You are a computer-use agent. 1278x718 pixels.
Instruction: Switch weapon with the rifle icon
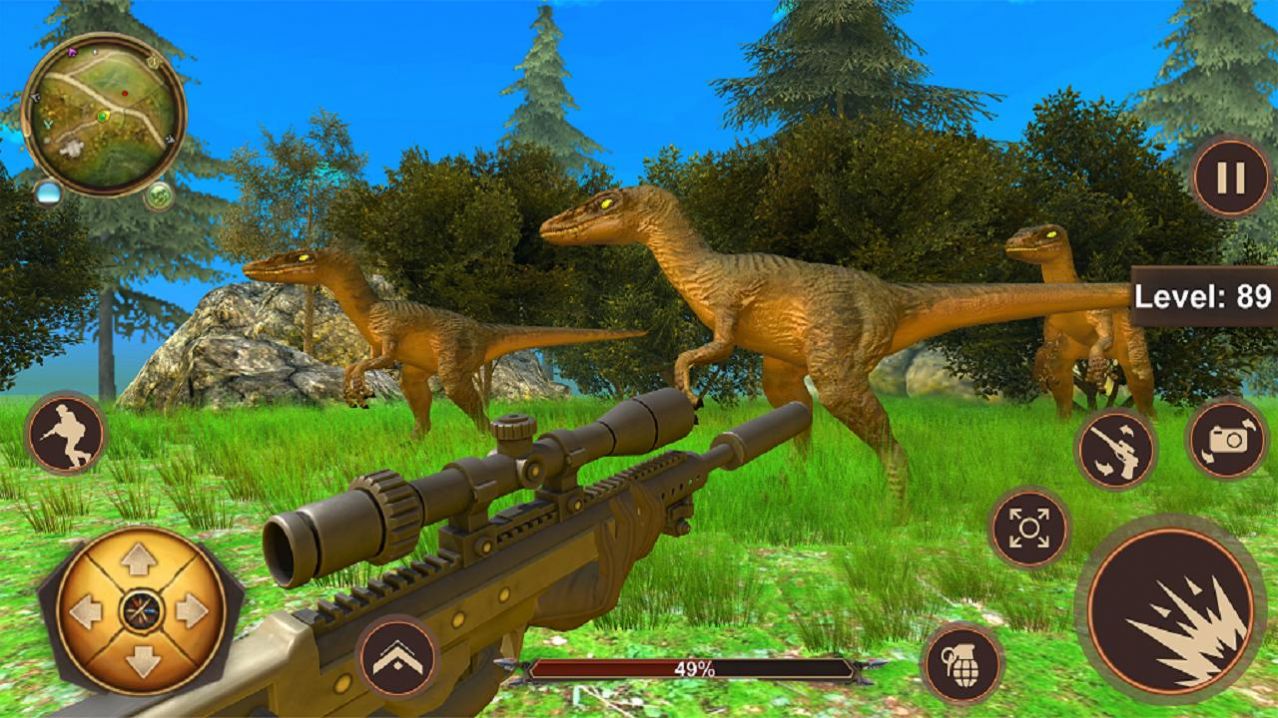[x=1115, y=449]
